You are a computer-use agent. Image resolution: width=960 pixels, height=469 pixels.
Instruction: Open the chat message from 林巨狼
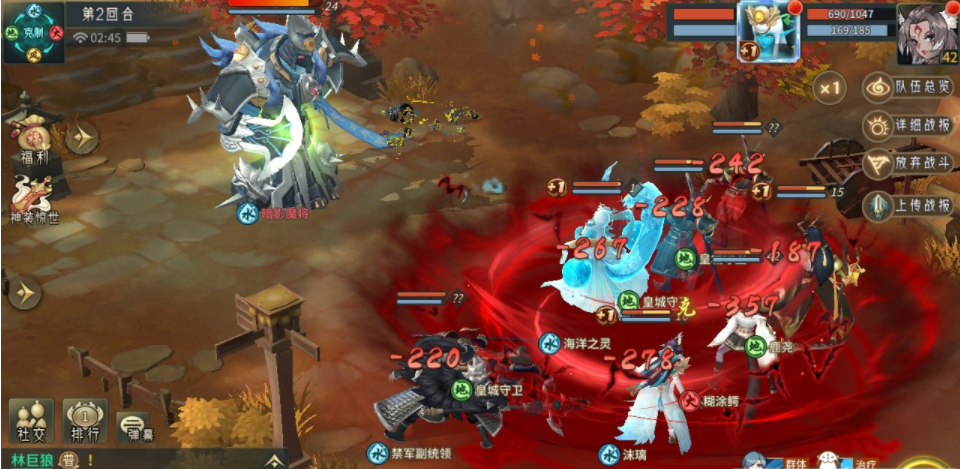coord(45,460)
